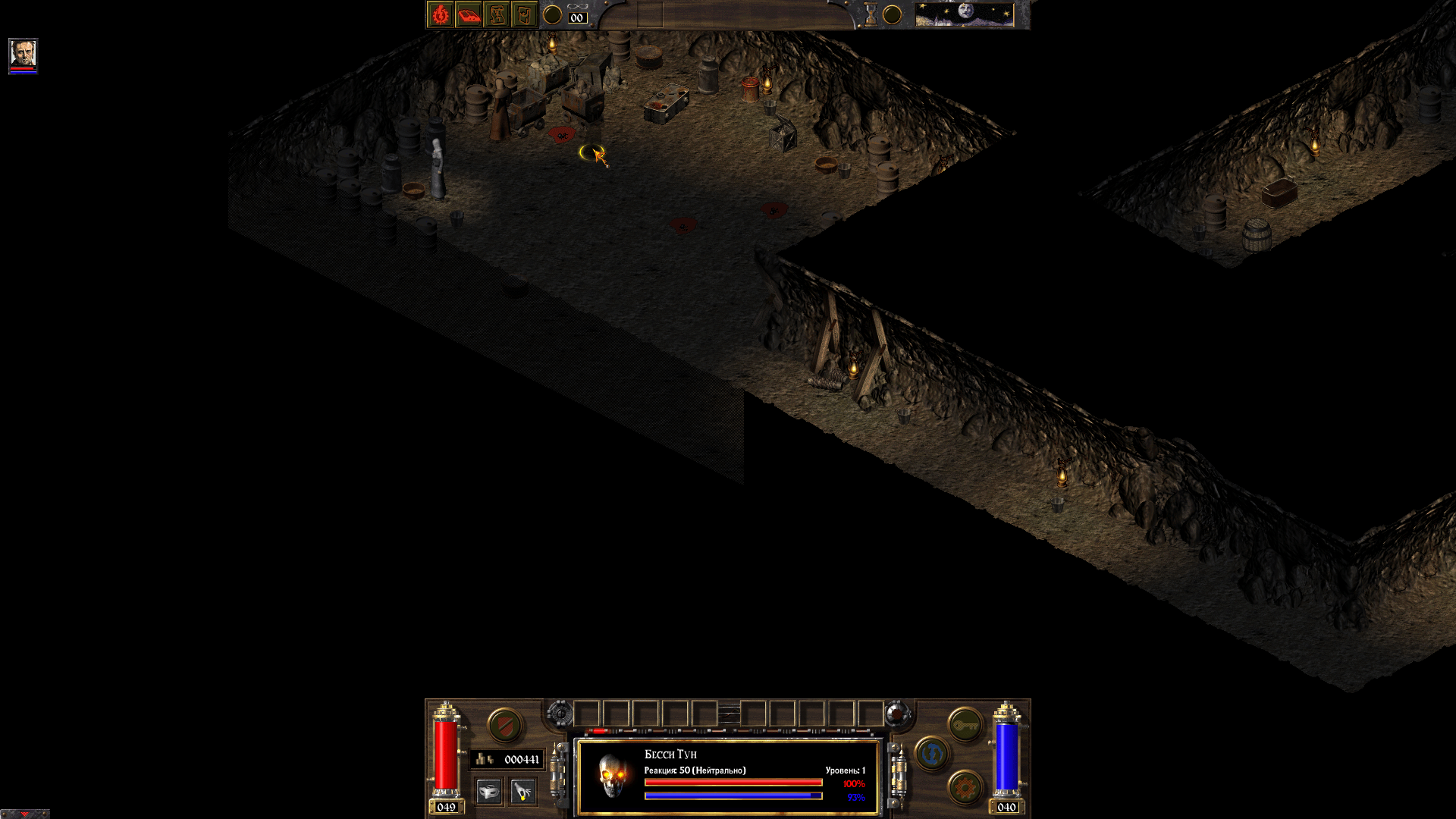Select the mask icon beside the money counter
This screenshot has height=819, width=1456.
(x=489, y=791)
